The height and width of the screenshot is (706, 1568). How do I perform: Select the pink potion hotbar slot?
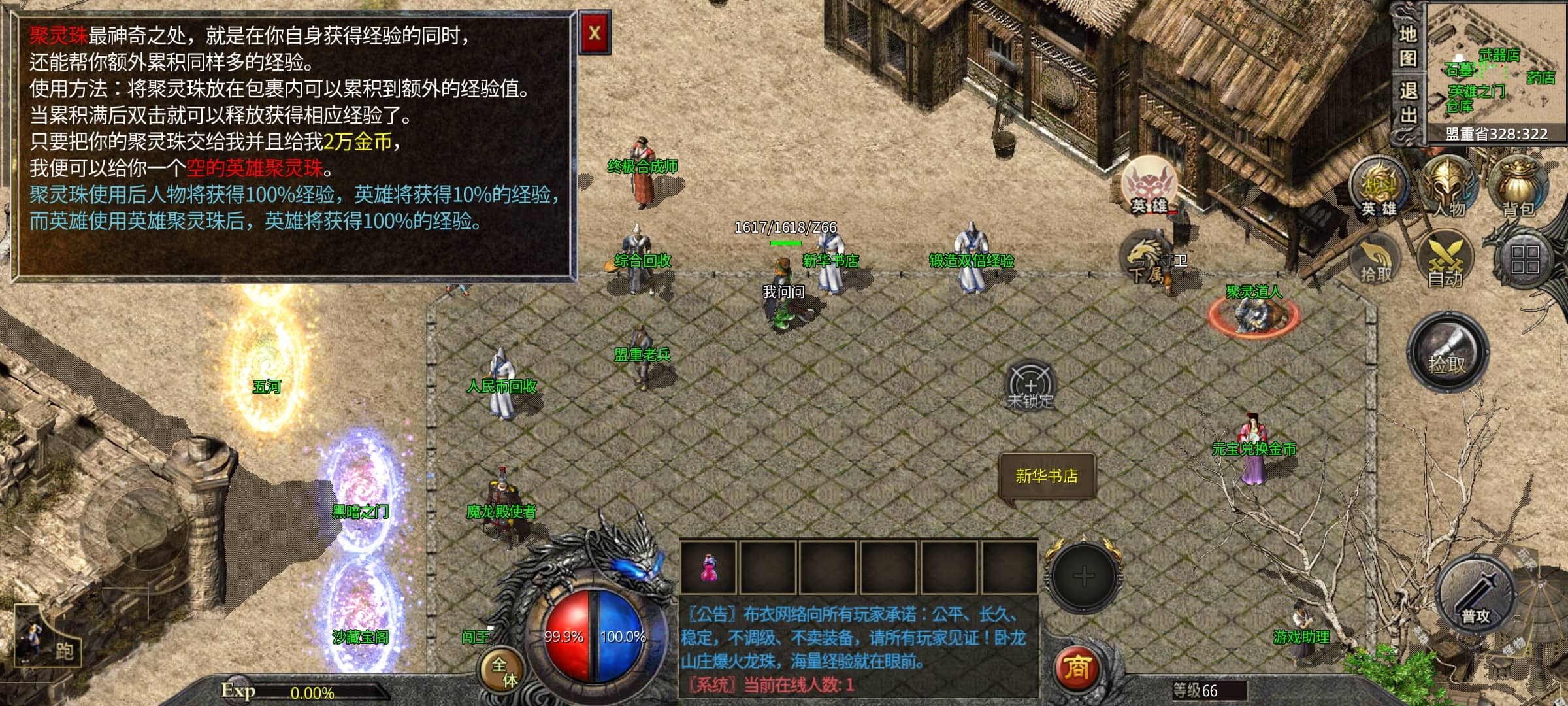point(708,567)
